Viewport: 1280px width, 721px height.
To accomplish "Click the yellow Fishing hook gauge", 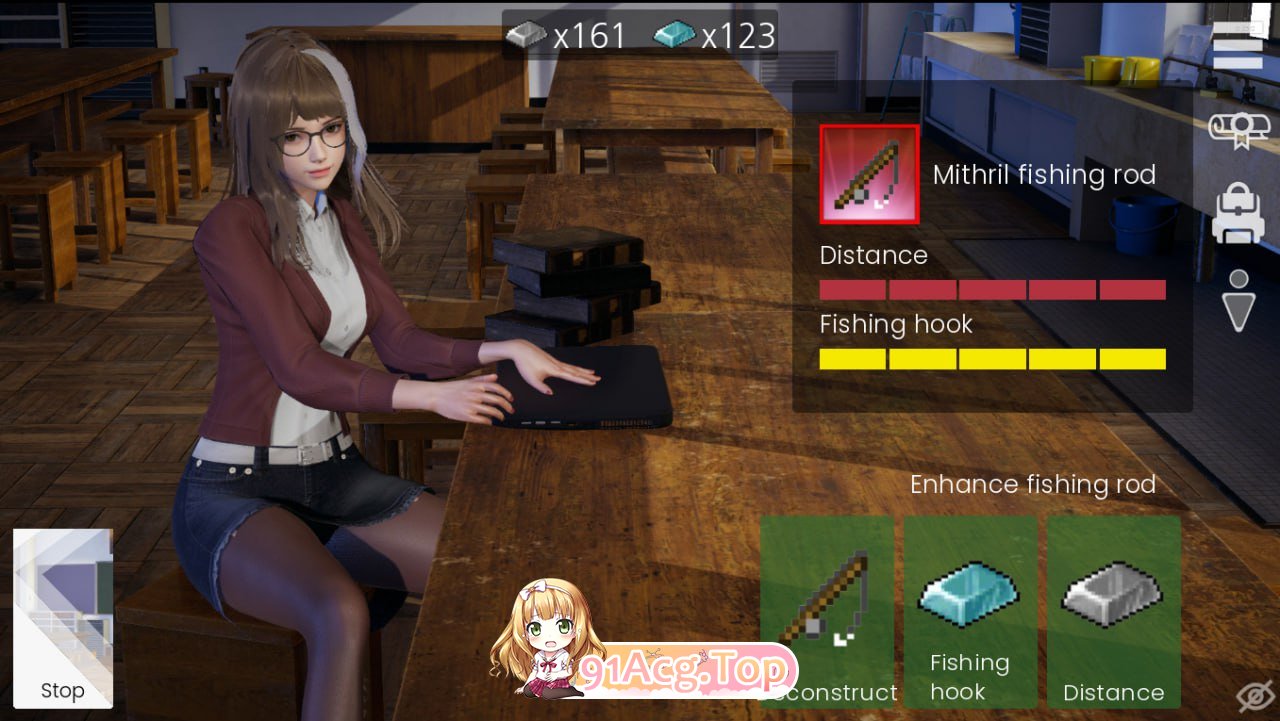I will (x=992, y=358).
